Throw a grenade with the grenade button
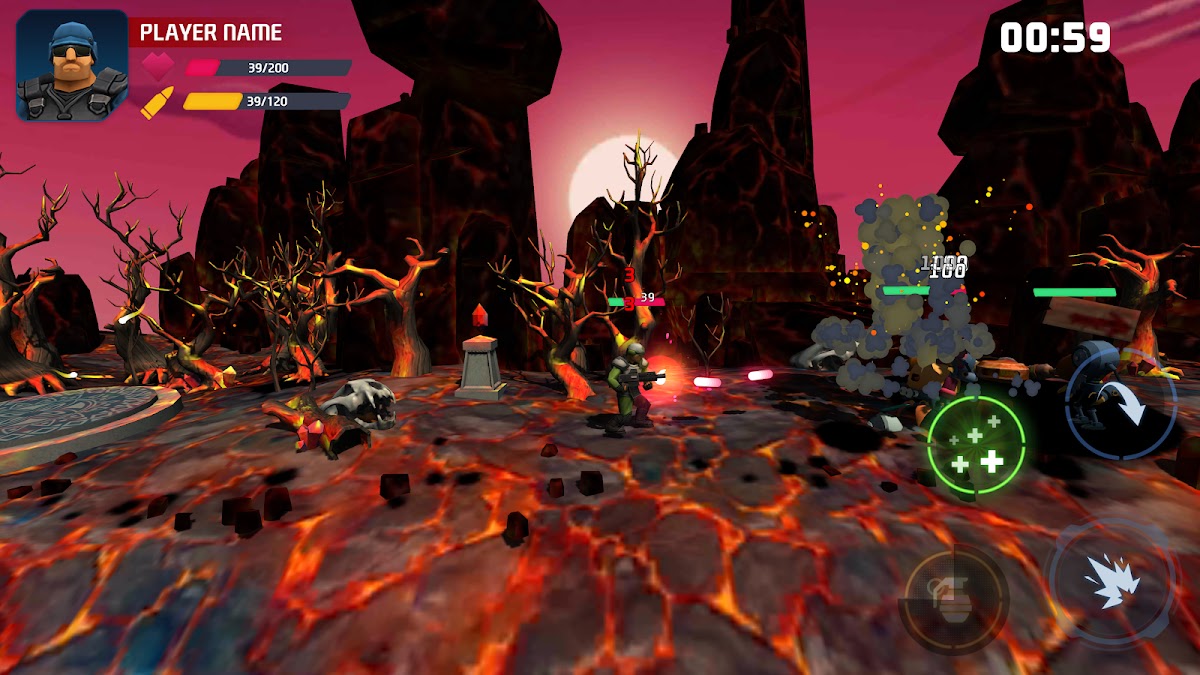 click(x=953, y=599)
